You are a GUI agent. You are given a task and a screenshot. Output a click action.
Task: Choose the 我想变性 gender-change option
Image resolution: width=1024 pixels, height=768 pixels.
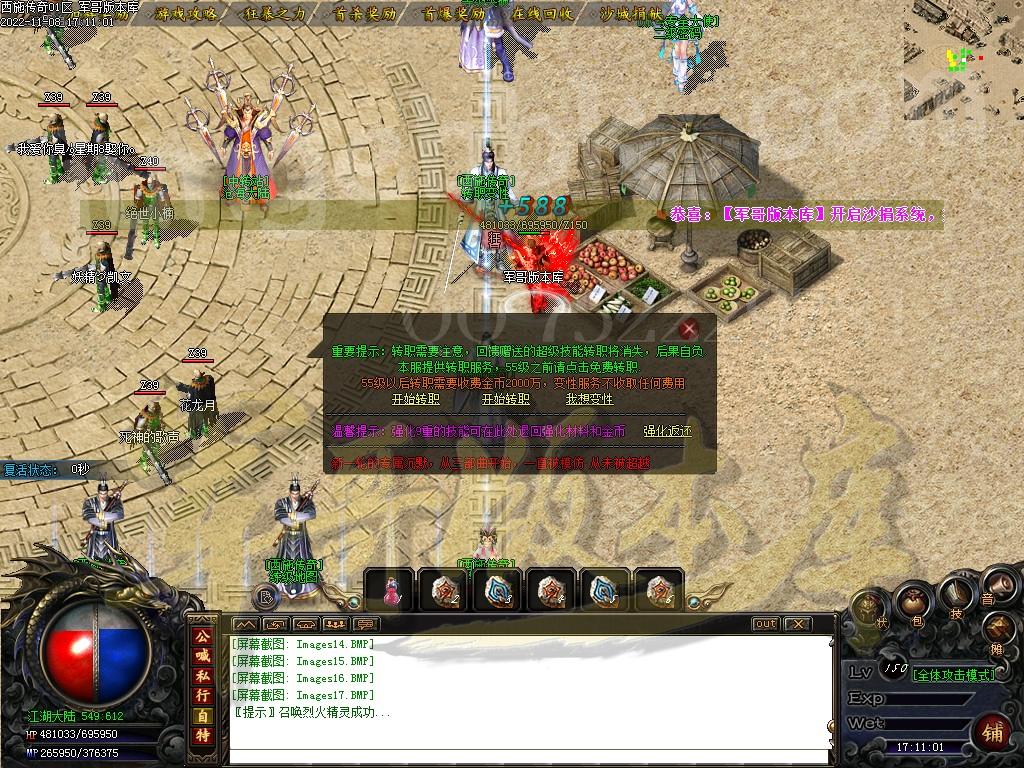click(589, 399)
